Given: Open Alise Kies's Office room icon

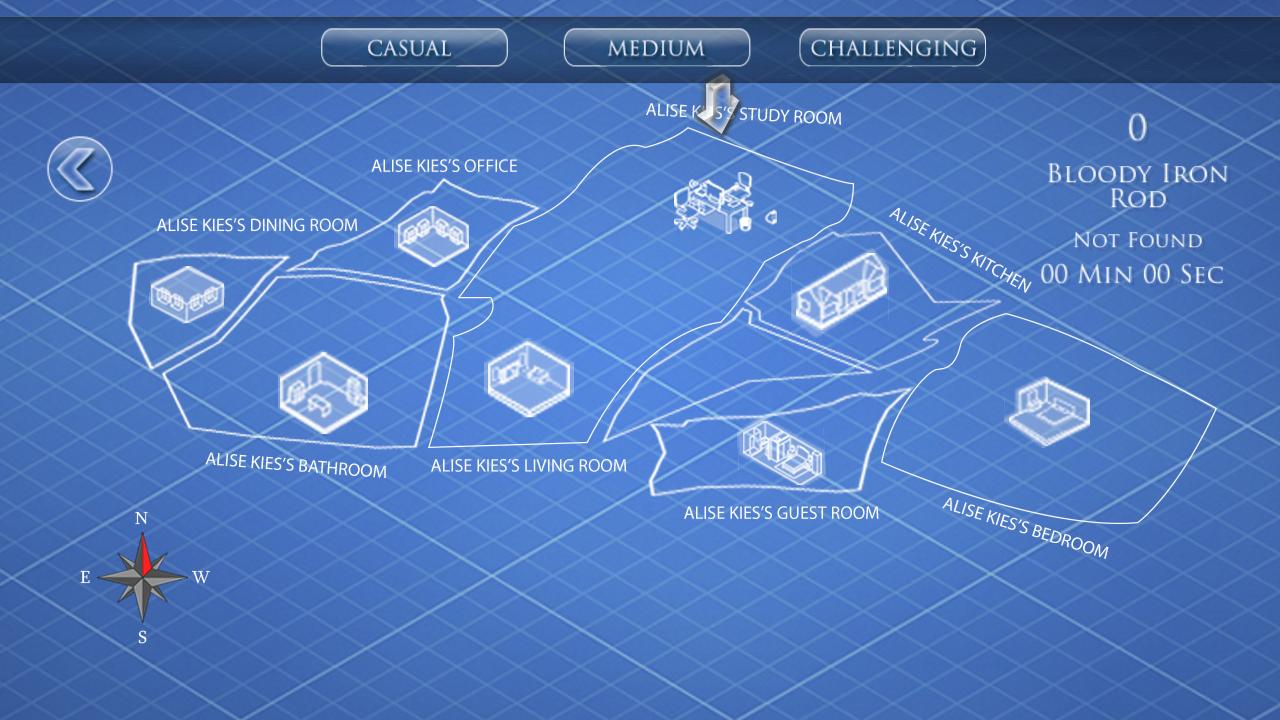Looking at the screenshot, I should coord(432,232).
